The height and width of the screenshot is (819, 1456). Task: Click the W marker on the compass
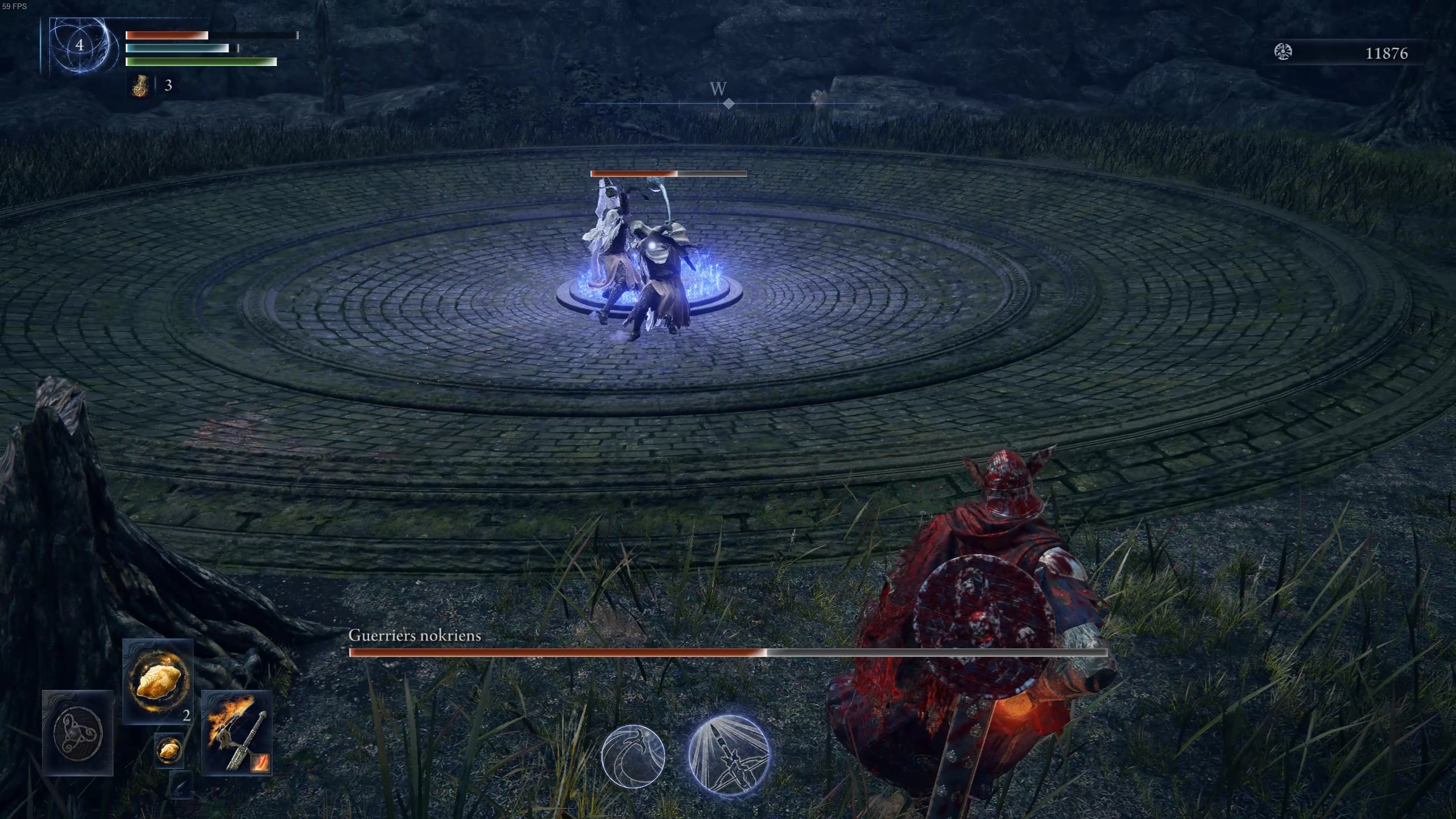[718, 89]
